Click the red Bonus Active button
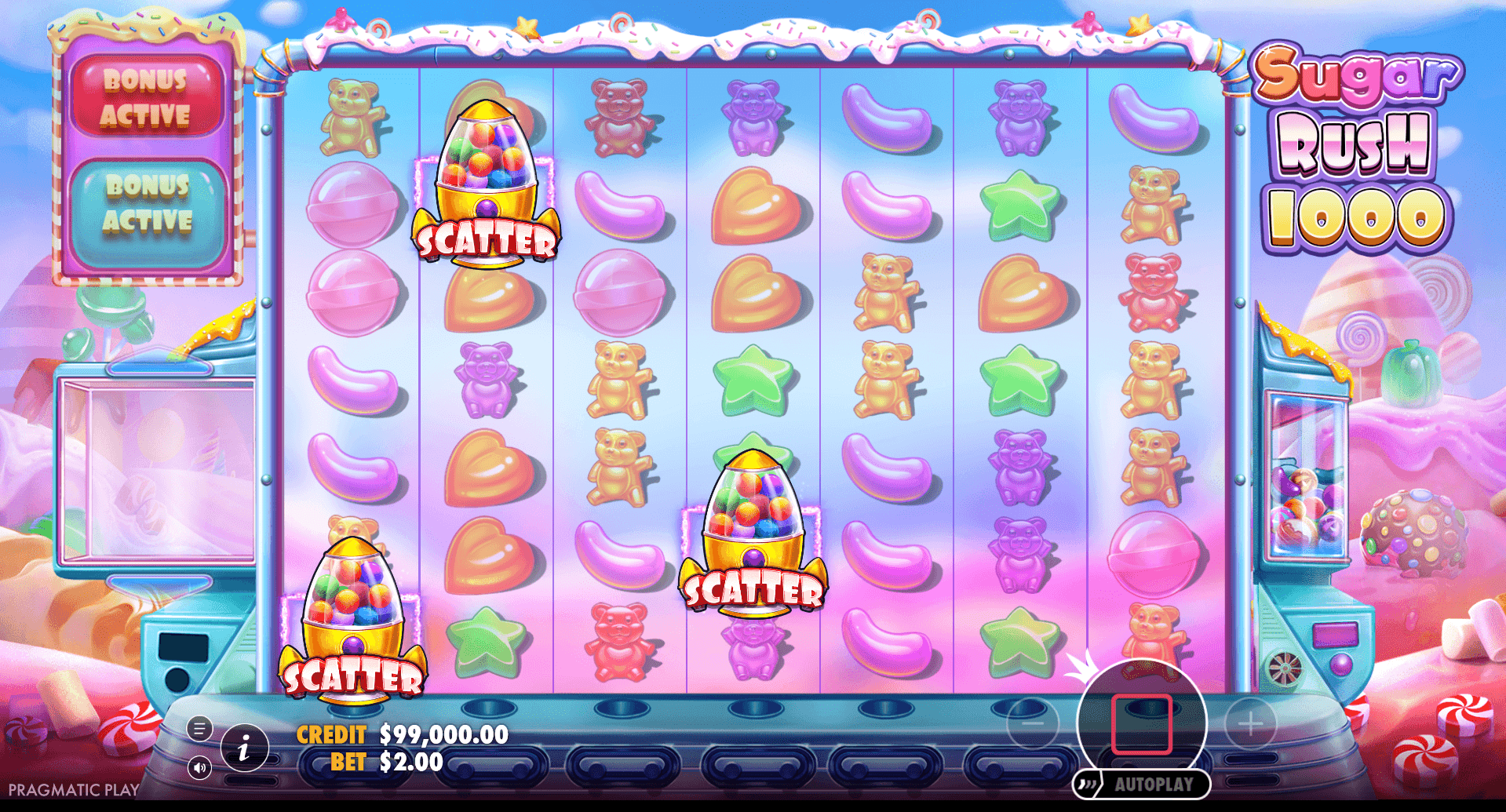Viewport: 1506px width, 812px height. 148,97
